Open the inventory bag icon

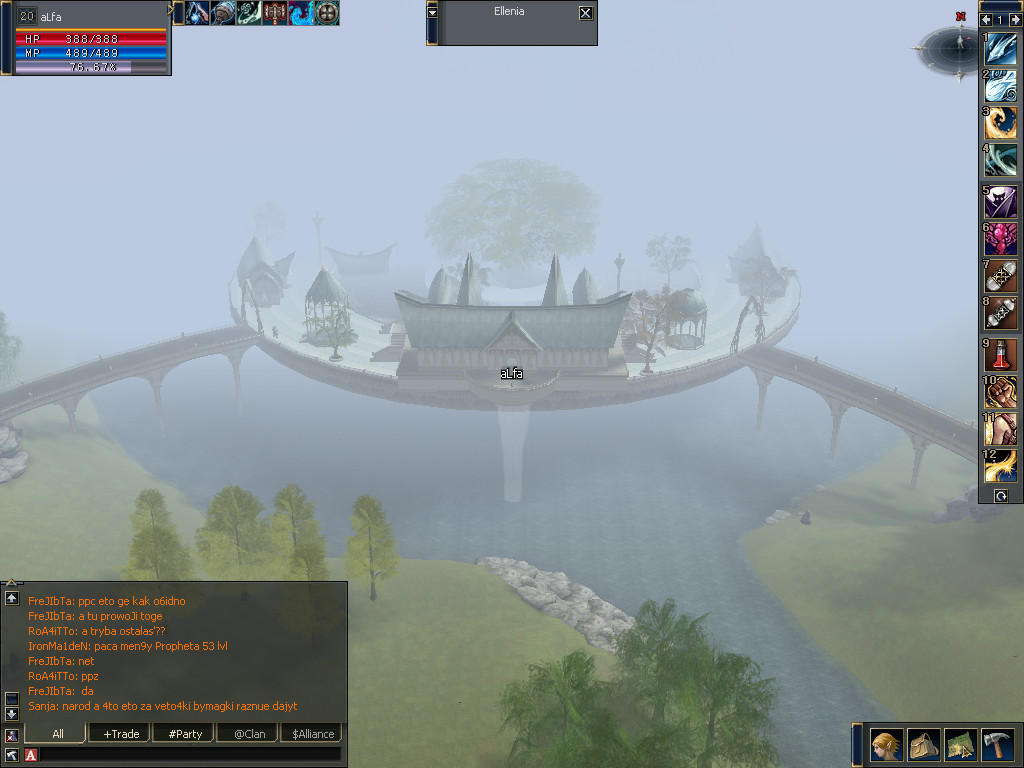(x=923, y=745)
